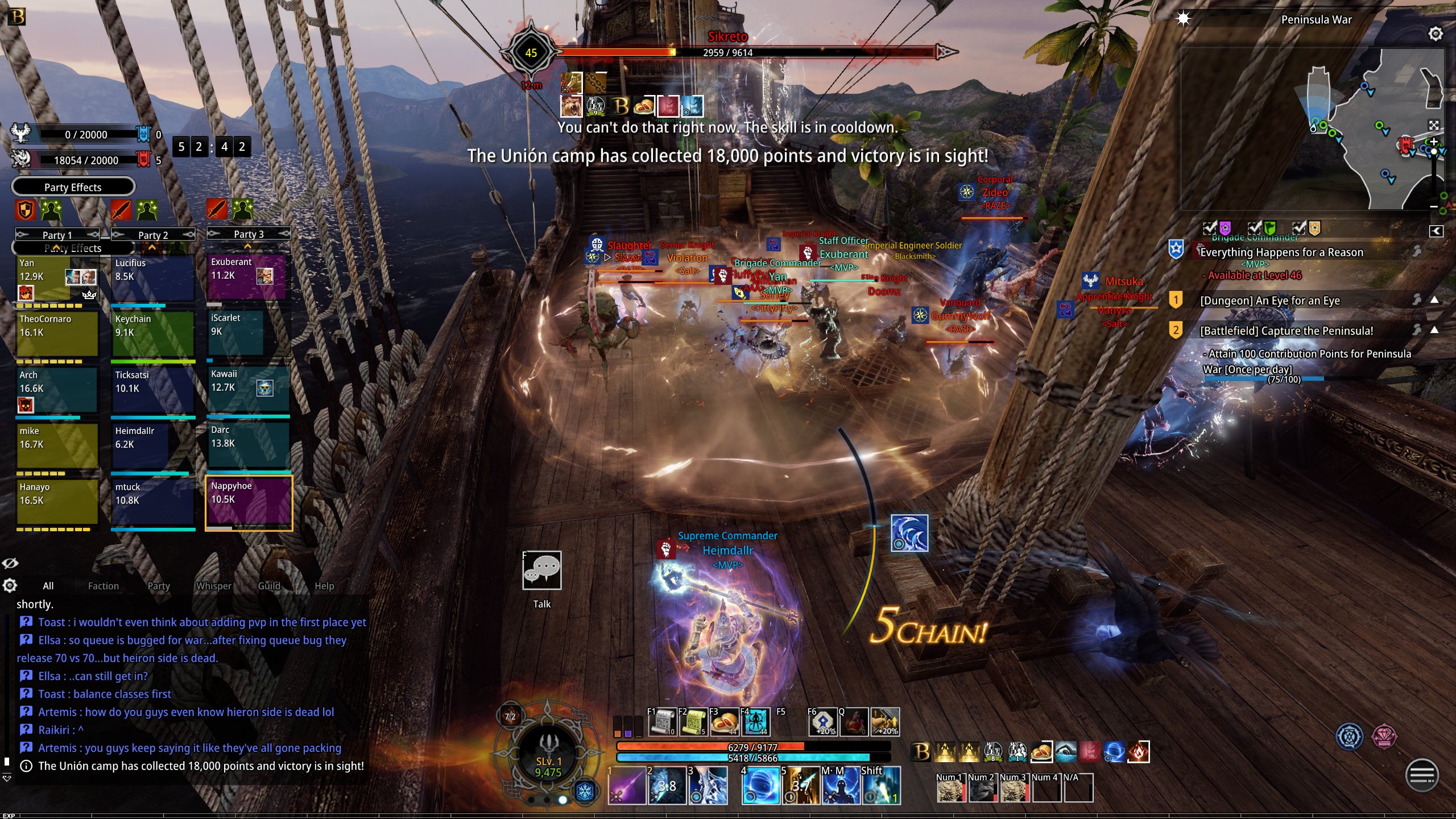Switch to the Whisper chat tab
Viewport: 1456px width, 819px height.
(x=213, y=586)
